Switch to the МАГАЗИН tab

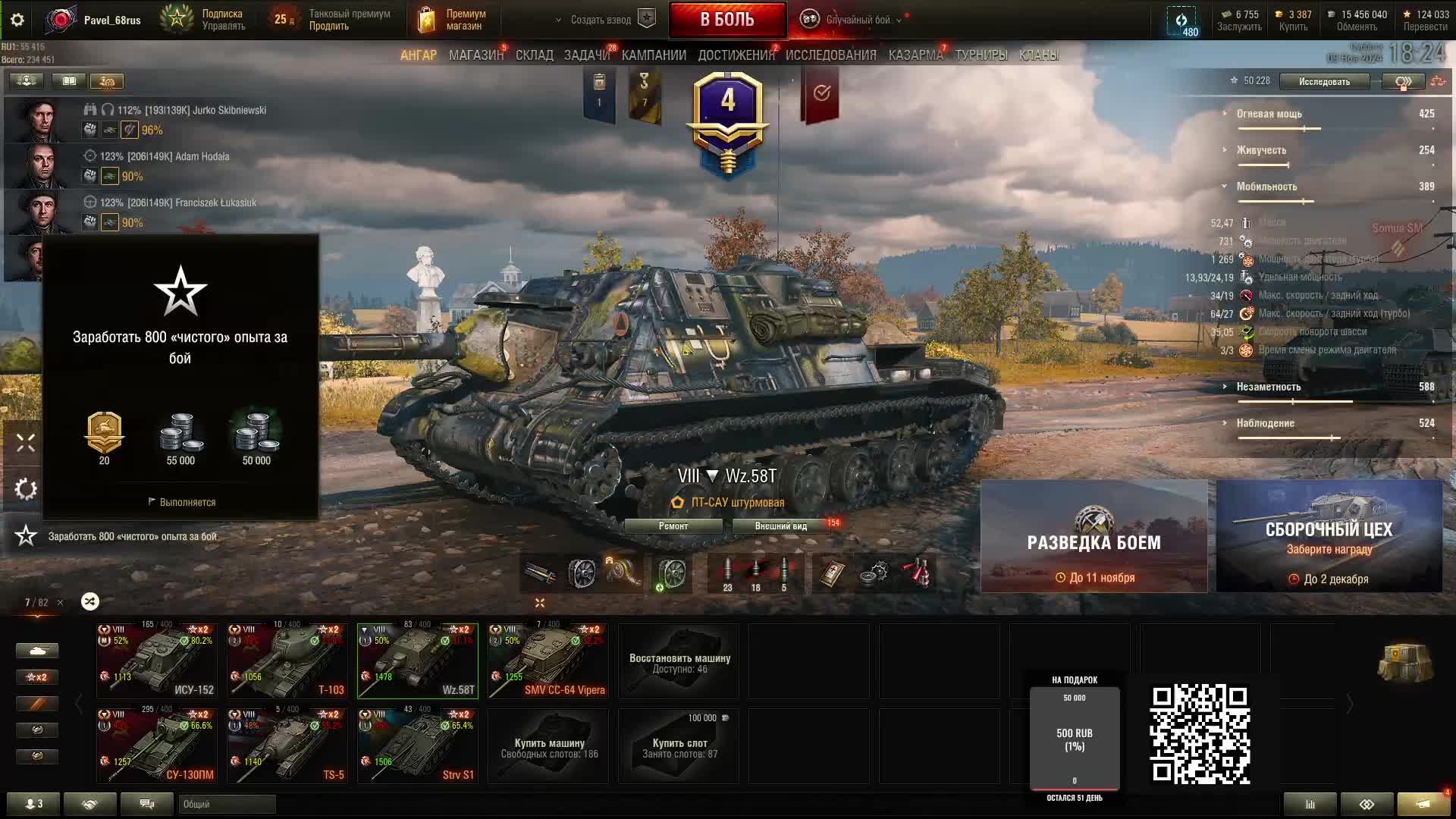tap(475, 55)
